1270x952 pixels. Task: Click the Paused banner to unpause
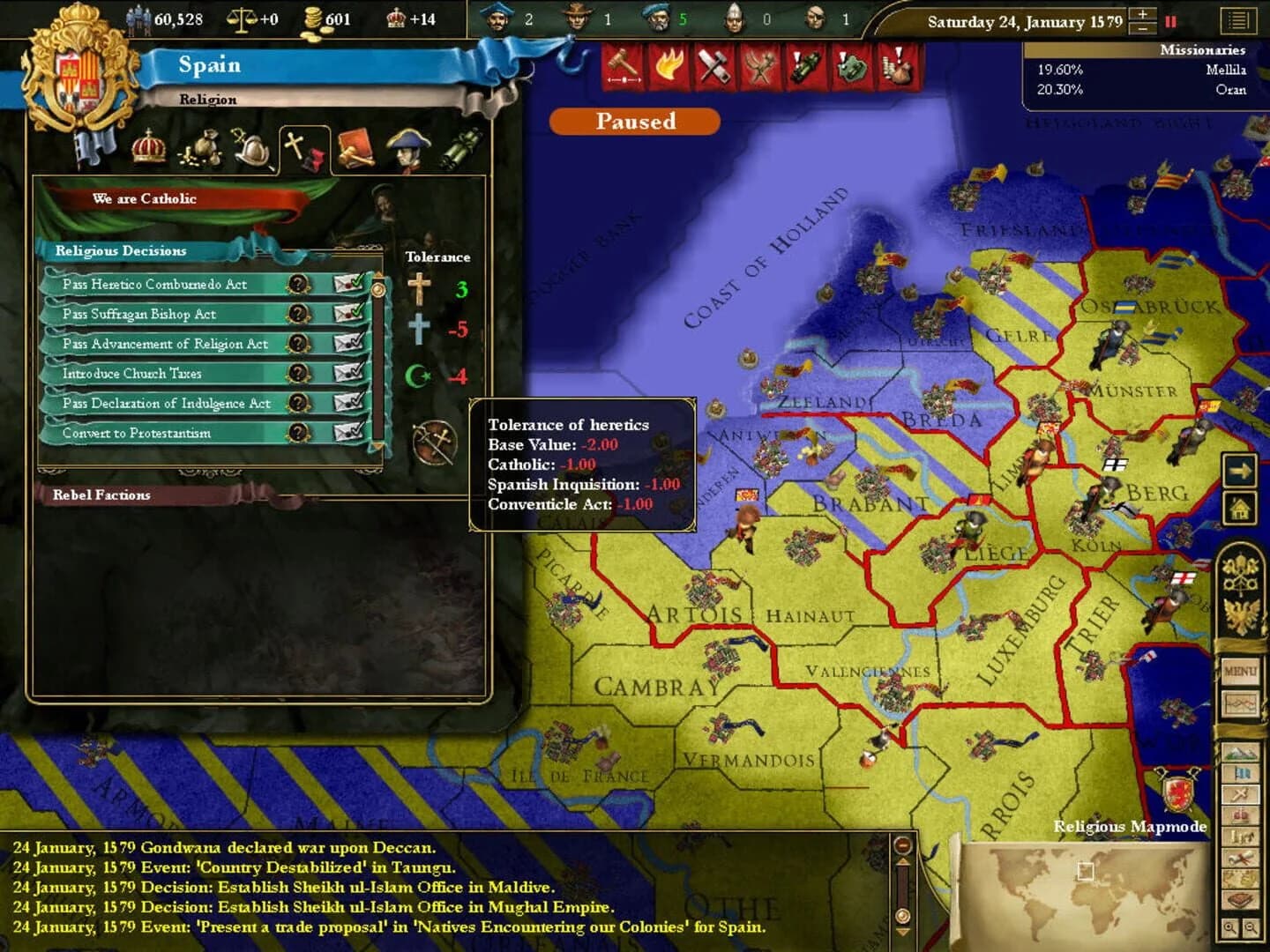(635, 122)
